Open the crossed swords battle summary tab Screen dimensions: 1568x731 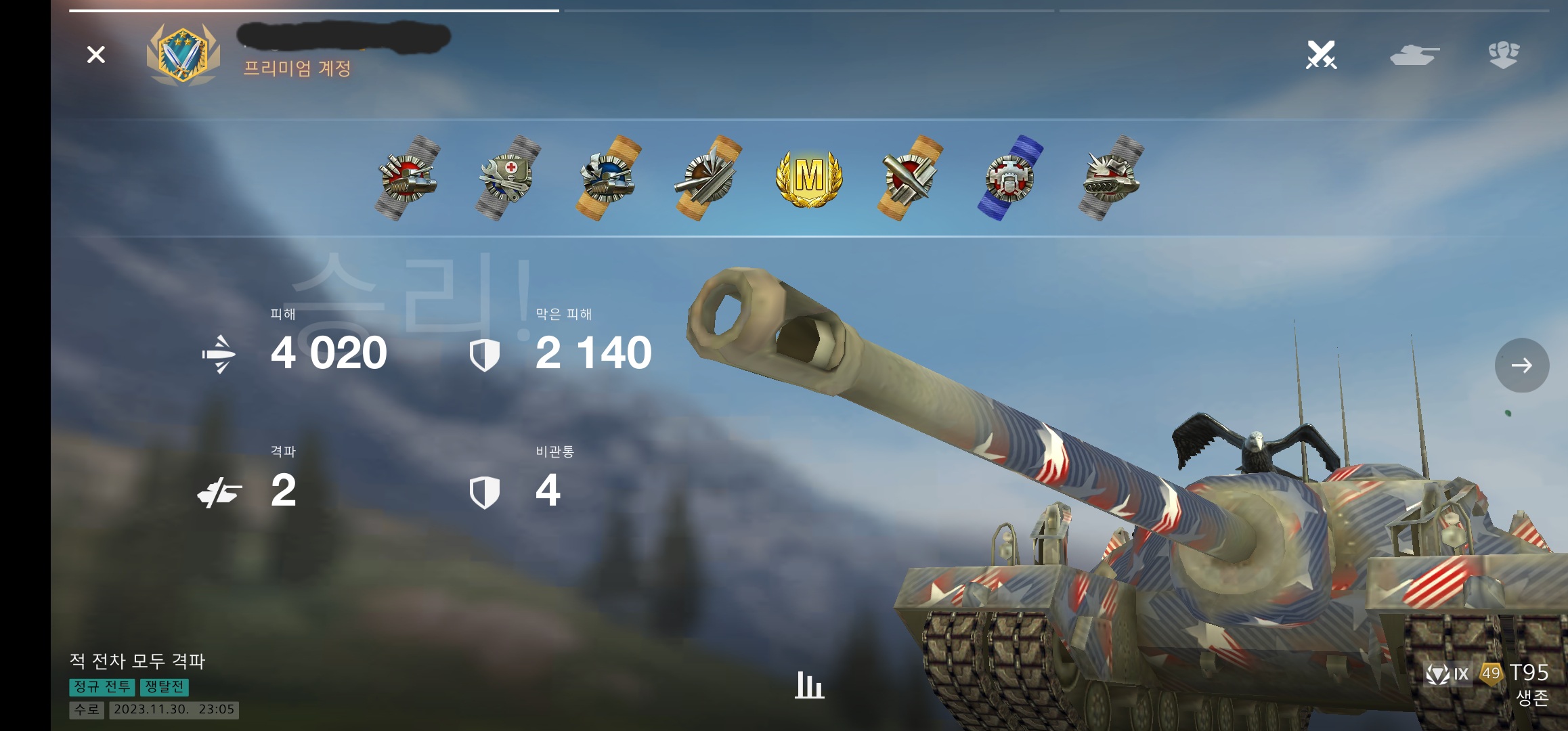point(1321,55)
